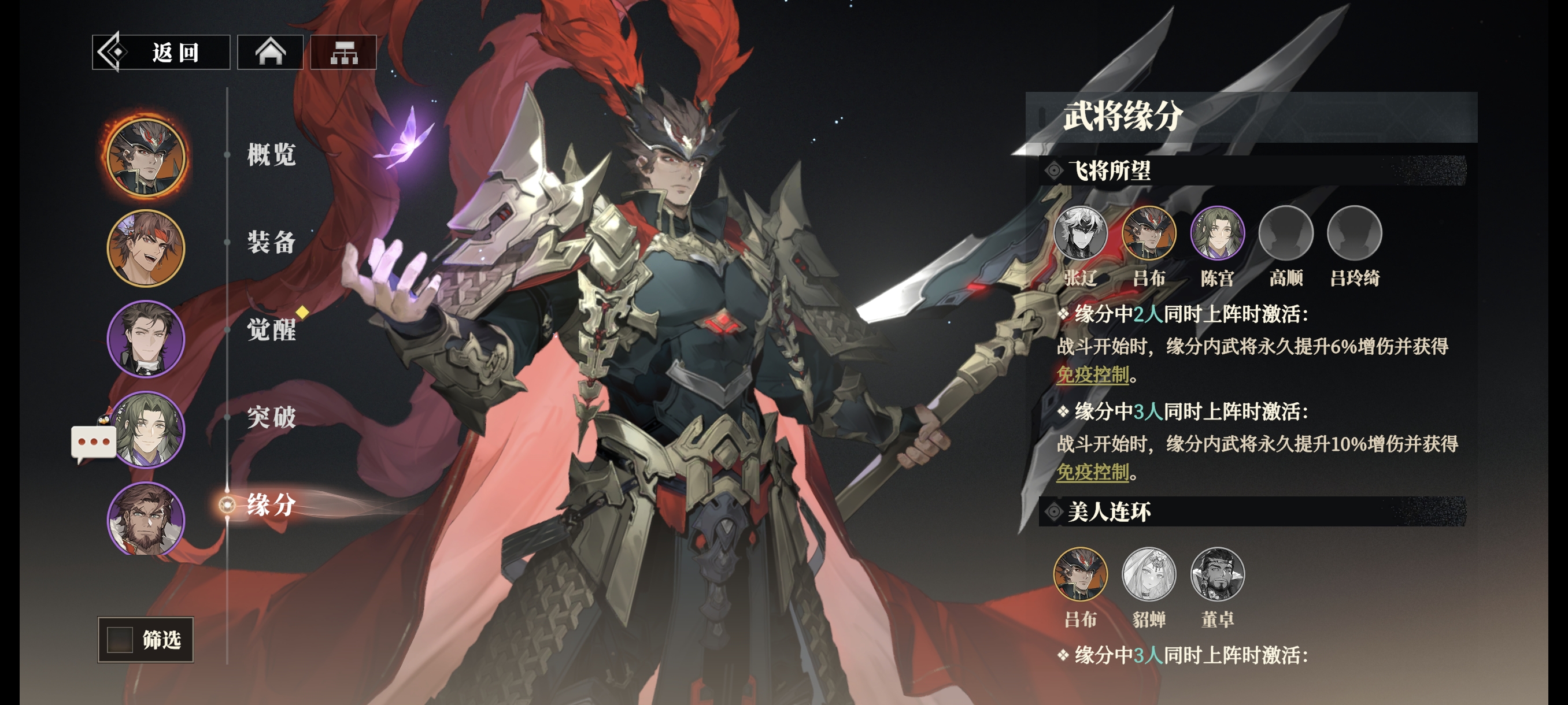
Task: Open the 觉醒 awakening tab
Action: (x=272, y=330)
